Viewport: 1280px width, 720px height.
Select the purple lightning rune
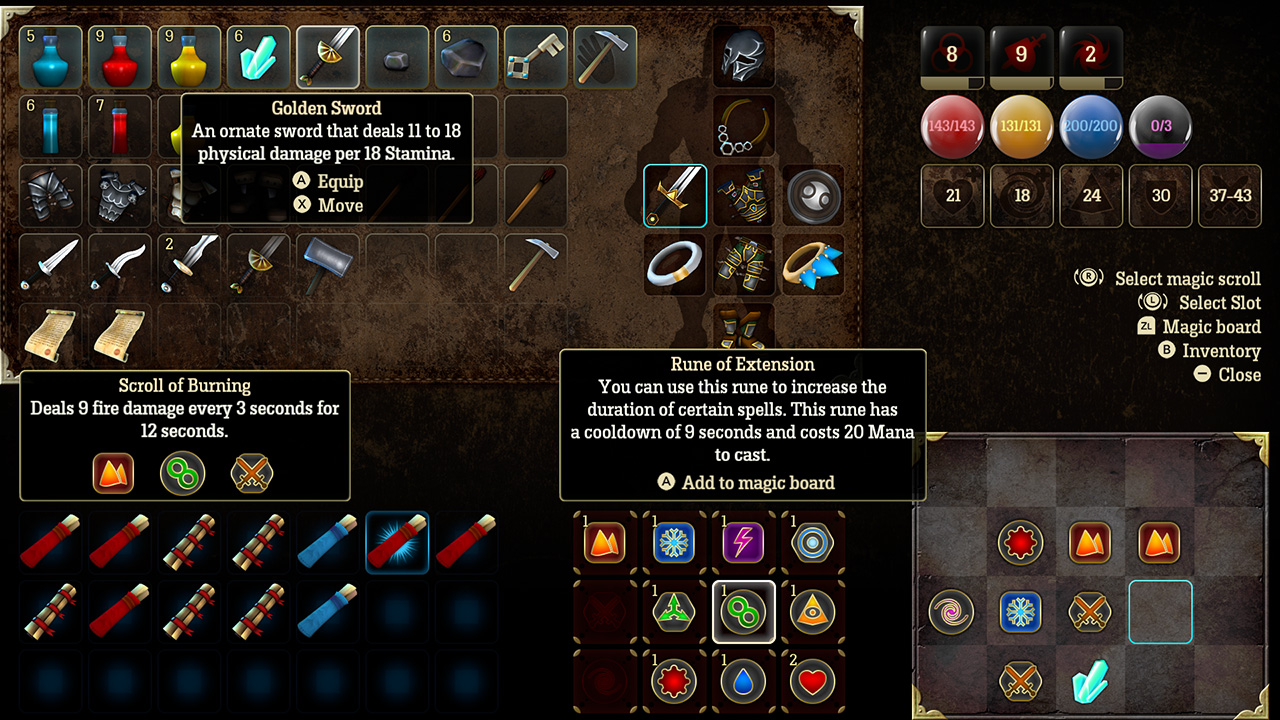[743, 543]
